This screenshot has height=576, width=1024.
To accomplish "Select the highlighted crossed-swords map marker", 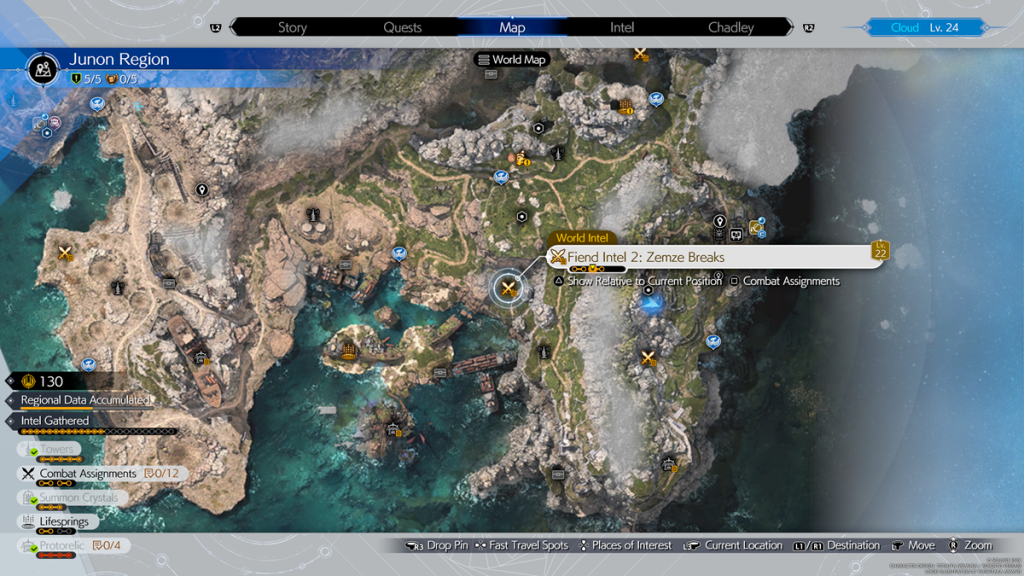I will 508,290.
